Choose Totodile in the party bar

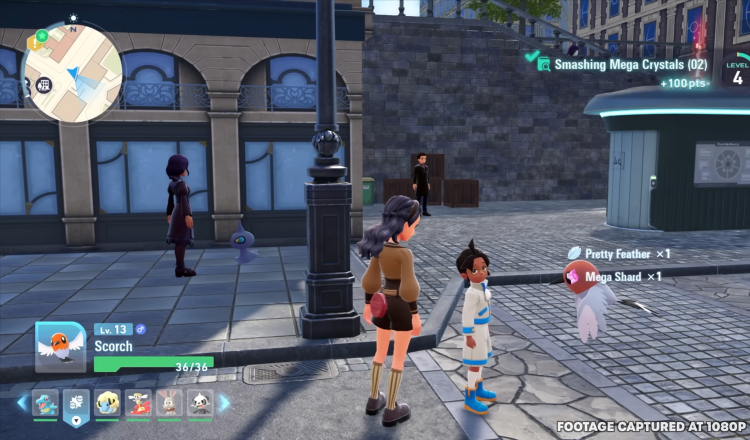(46, 404)
